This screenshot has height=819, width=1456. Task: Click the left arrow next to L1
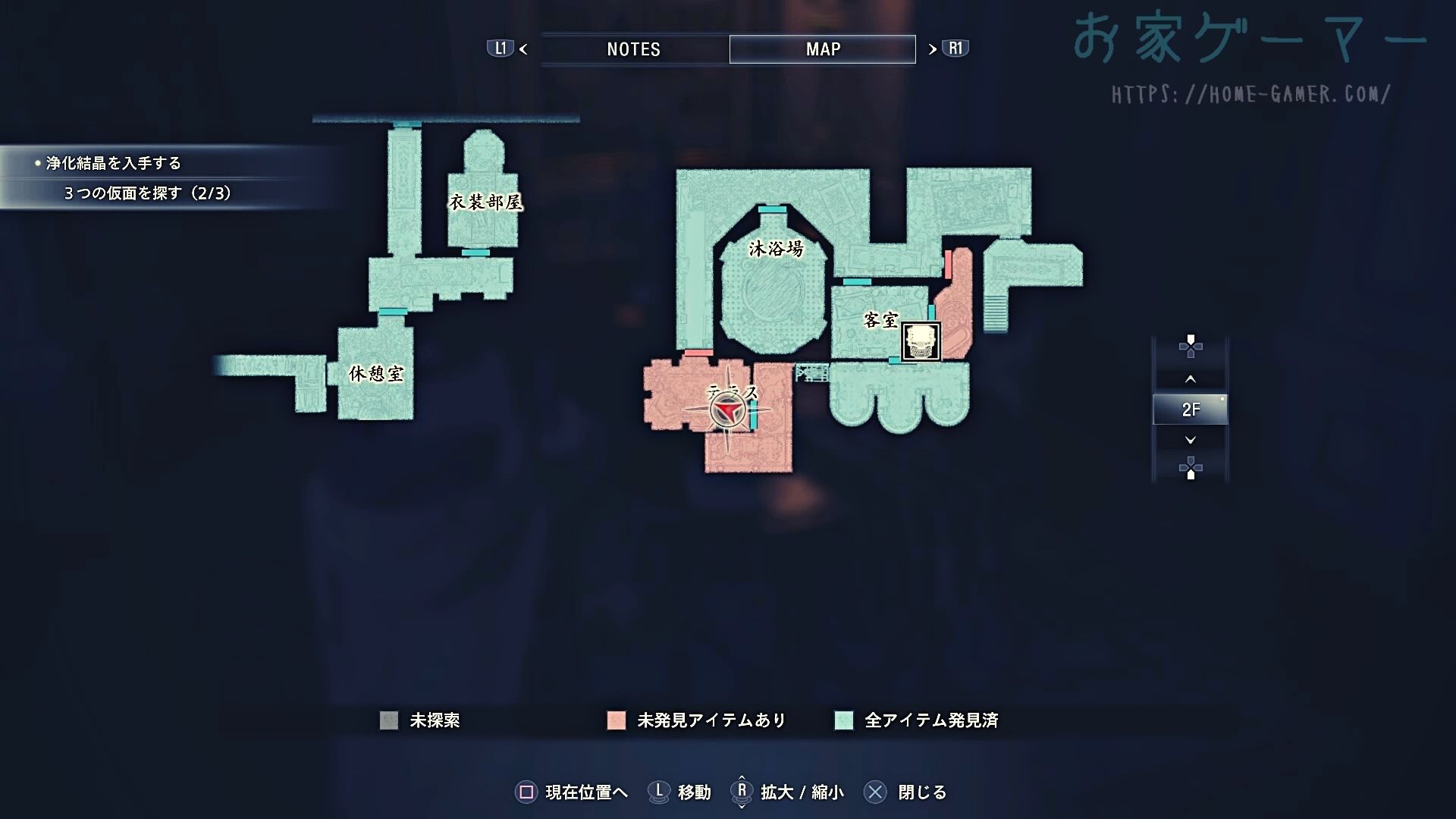pyautogui.click(x=522, y=49)
